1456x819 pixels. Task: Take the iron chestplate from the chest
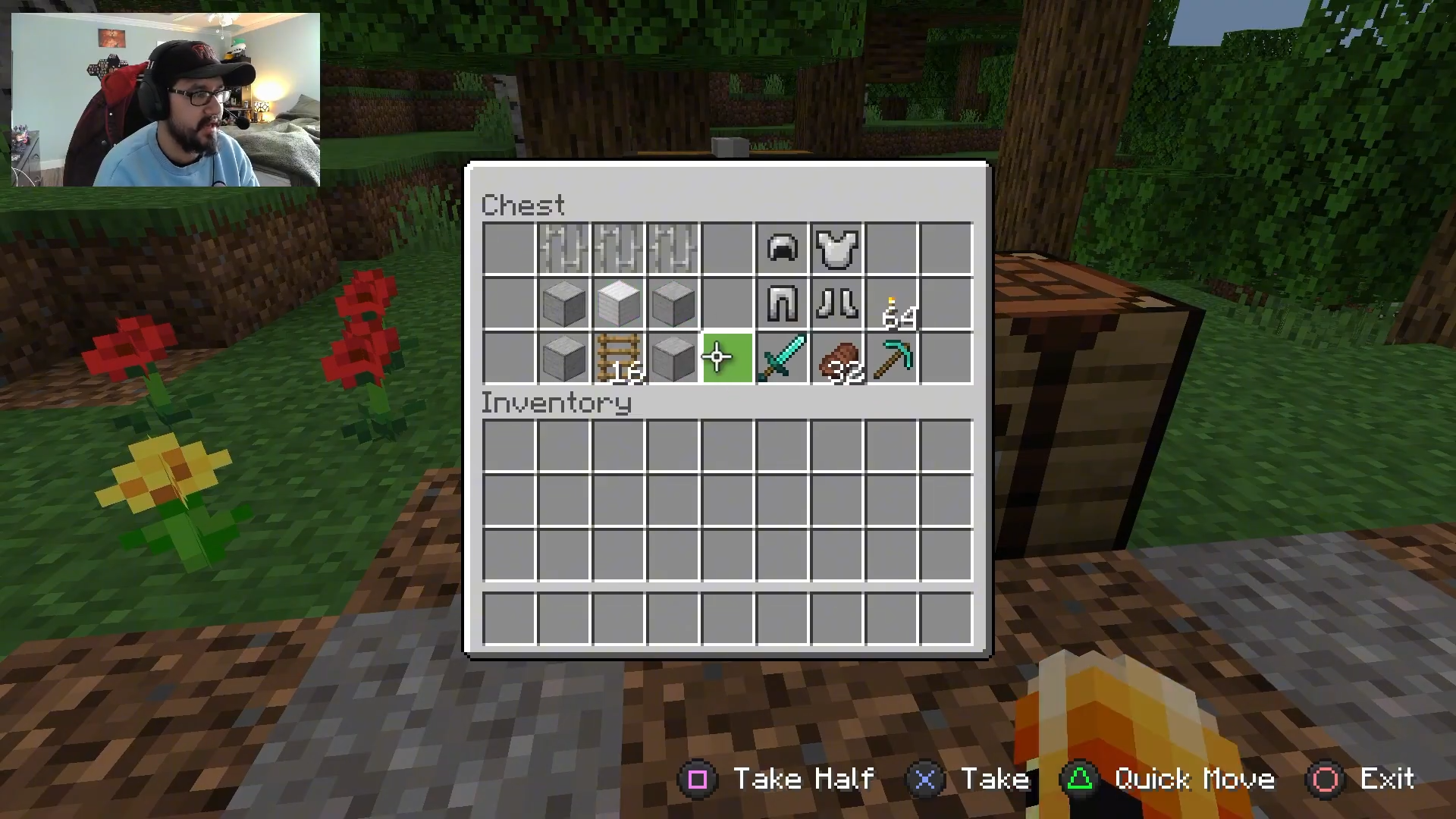pos(837,249)
